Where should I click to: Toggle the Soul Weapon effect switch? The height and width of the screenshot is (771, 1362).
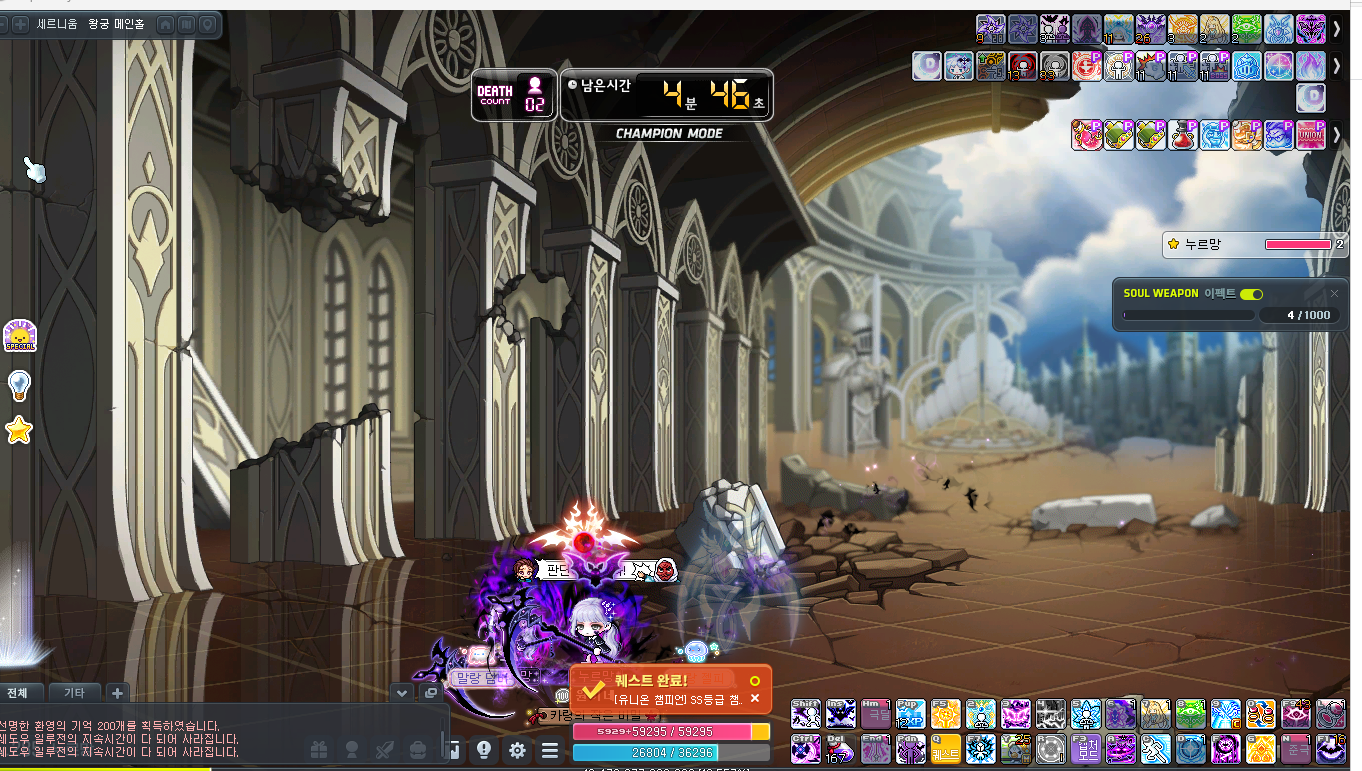click(x=1251, y=294)
